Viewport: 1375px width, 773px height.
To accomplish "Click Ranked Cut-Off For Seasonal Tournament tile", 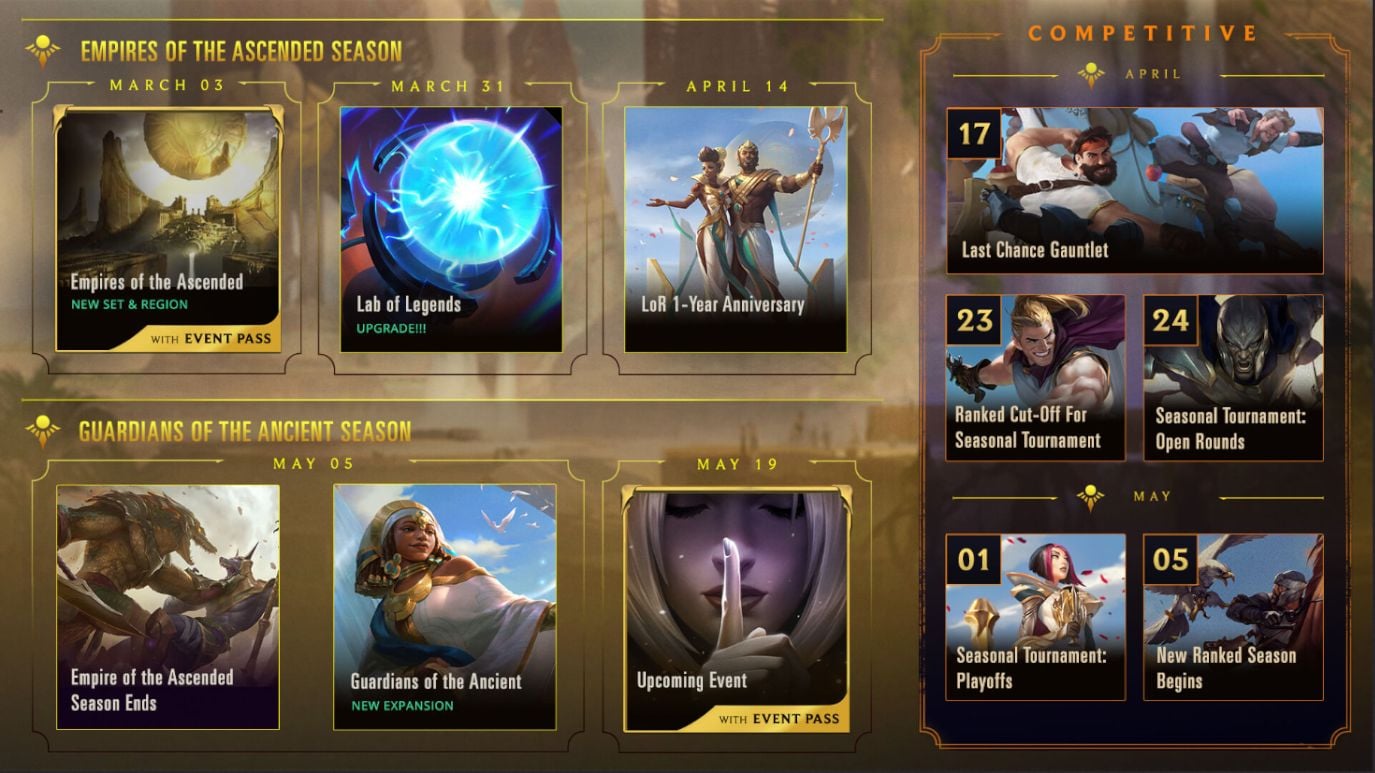I will pyautogui.click(x=1035, y=377).
